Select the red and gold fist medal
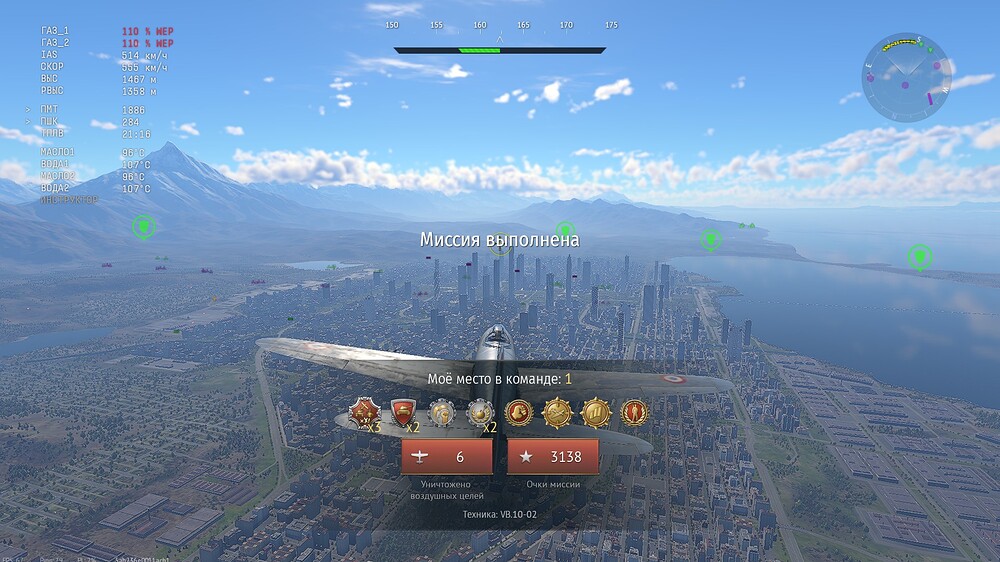 519,412
